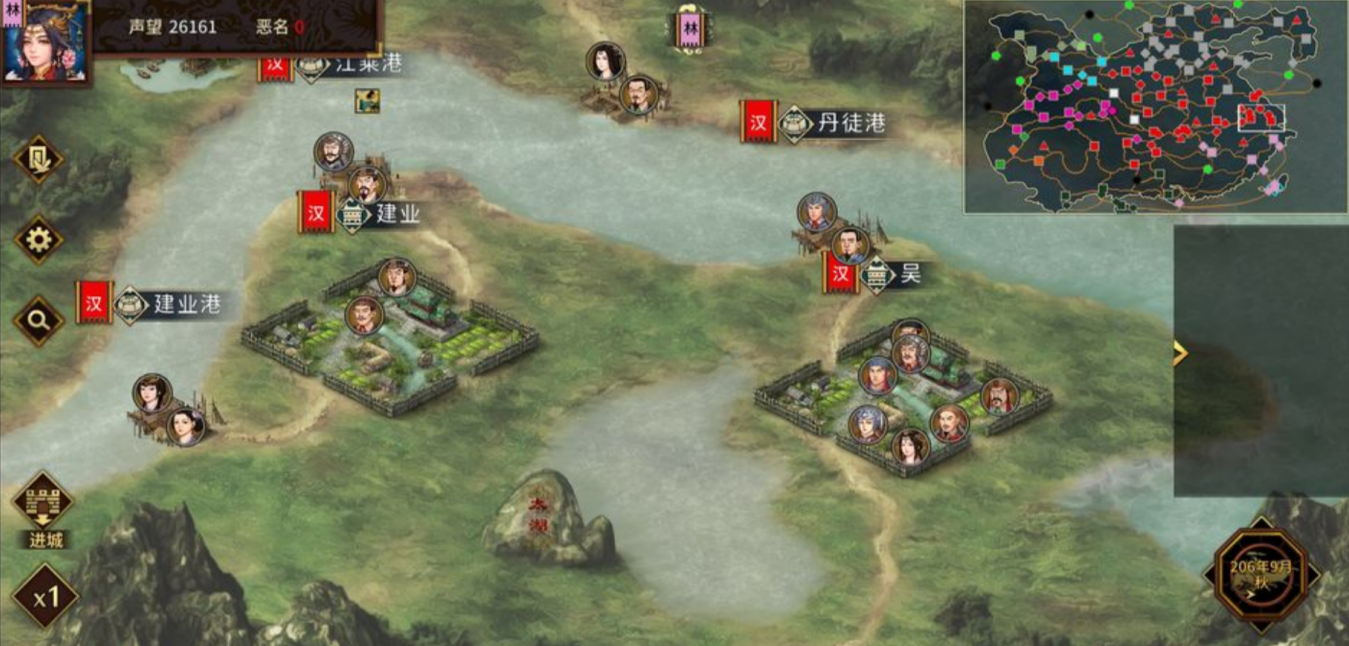The width and height of the screenshot is (1349, 646).
Task: Activate the magnifying glass search button
Action: click(39, 321)
